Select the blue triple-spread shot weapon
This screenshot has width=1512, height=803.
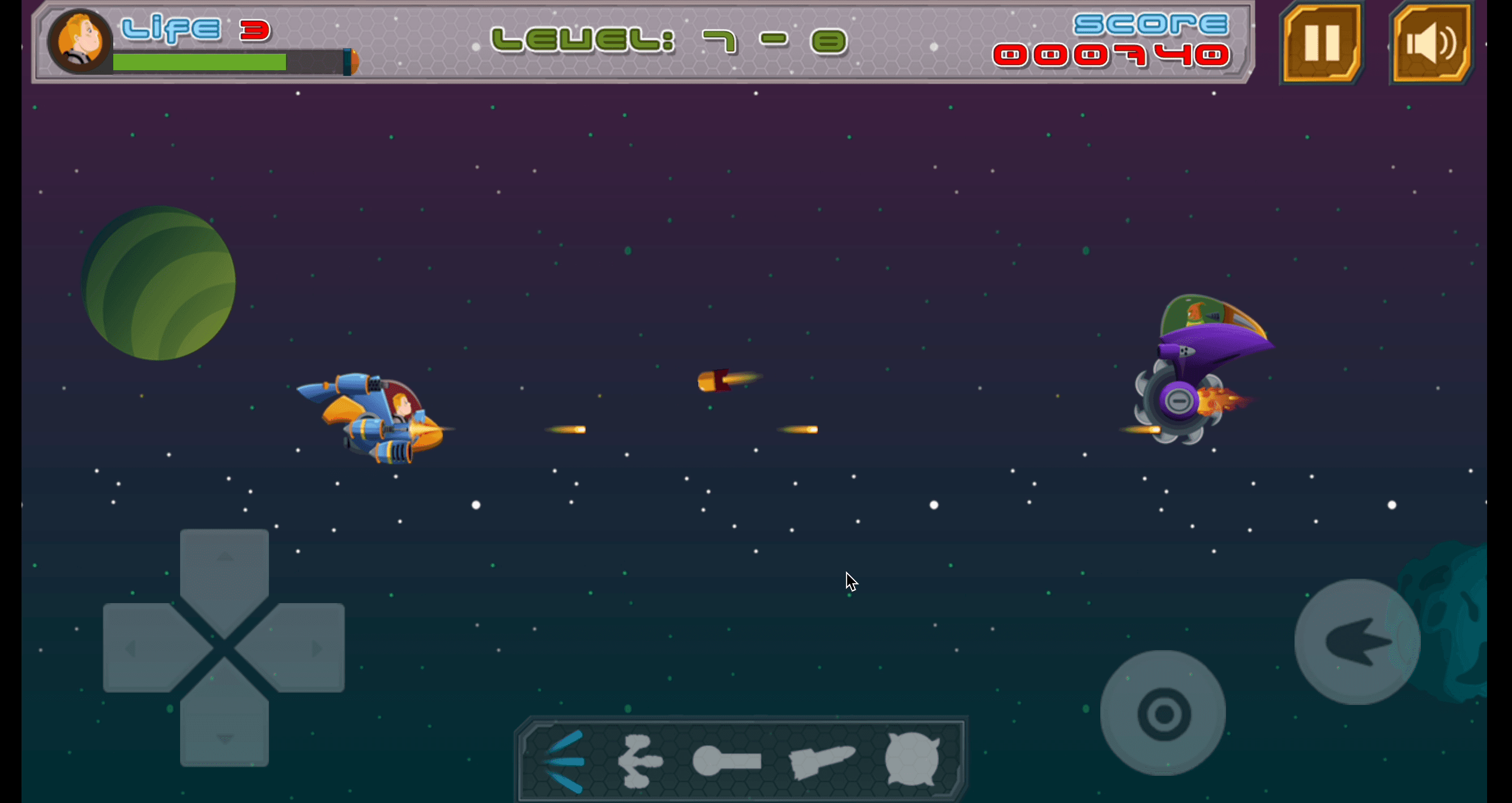point(564,761)
